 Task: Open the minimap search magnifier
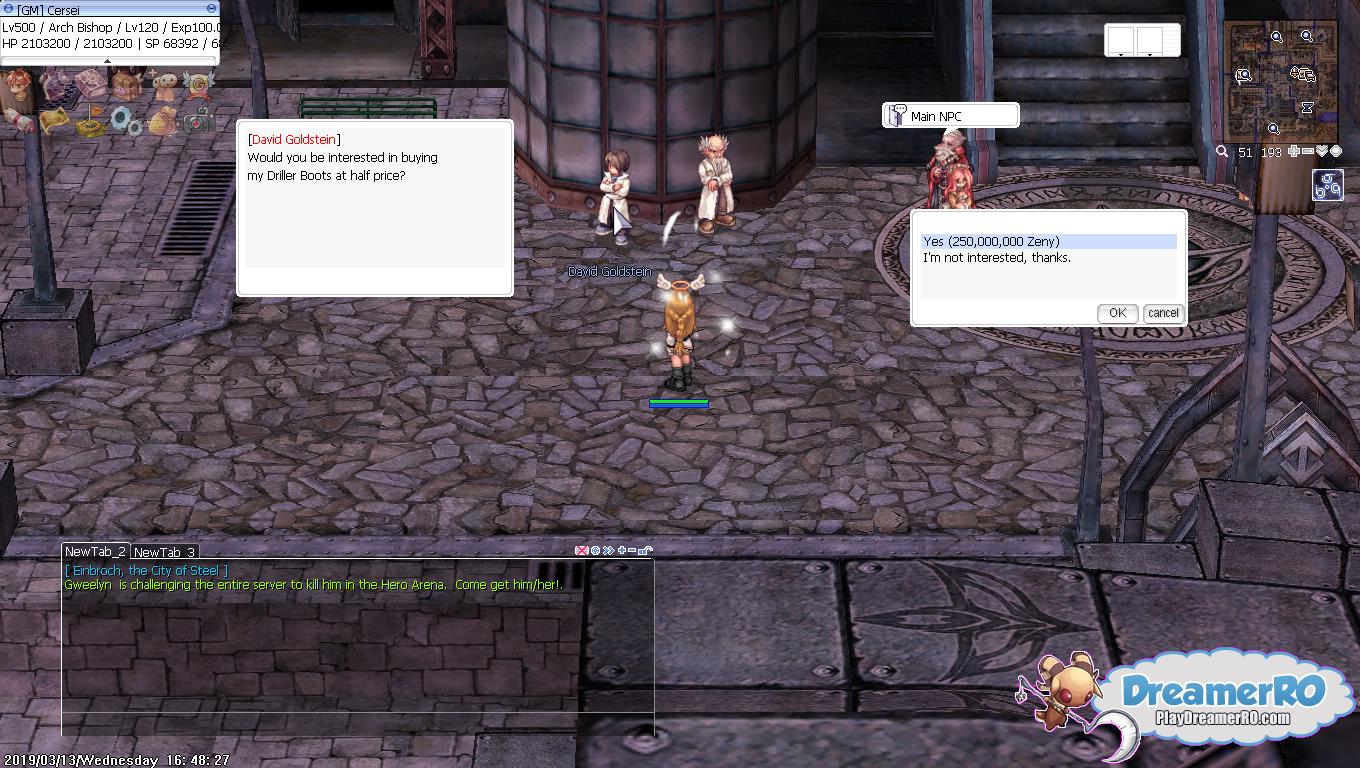click(x=1222, y=152)
